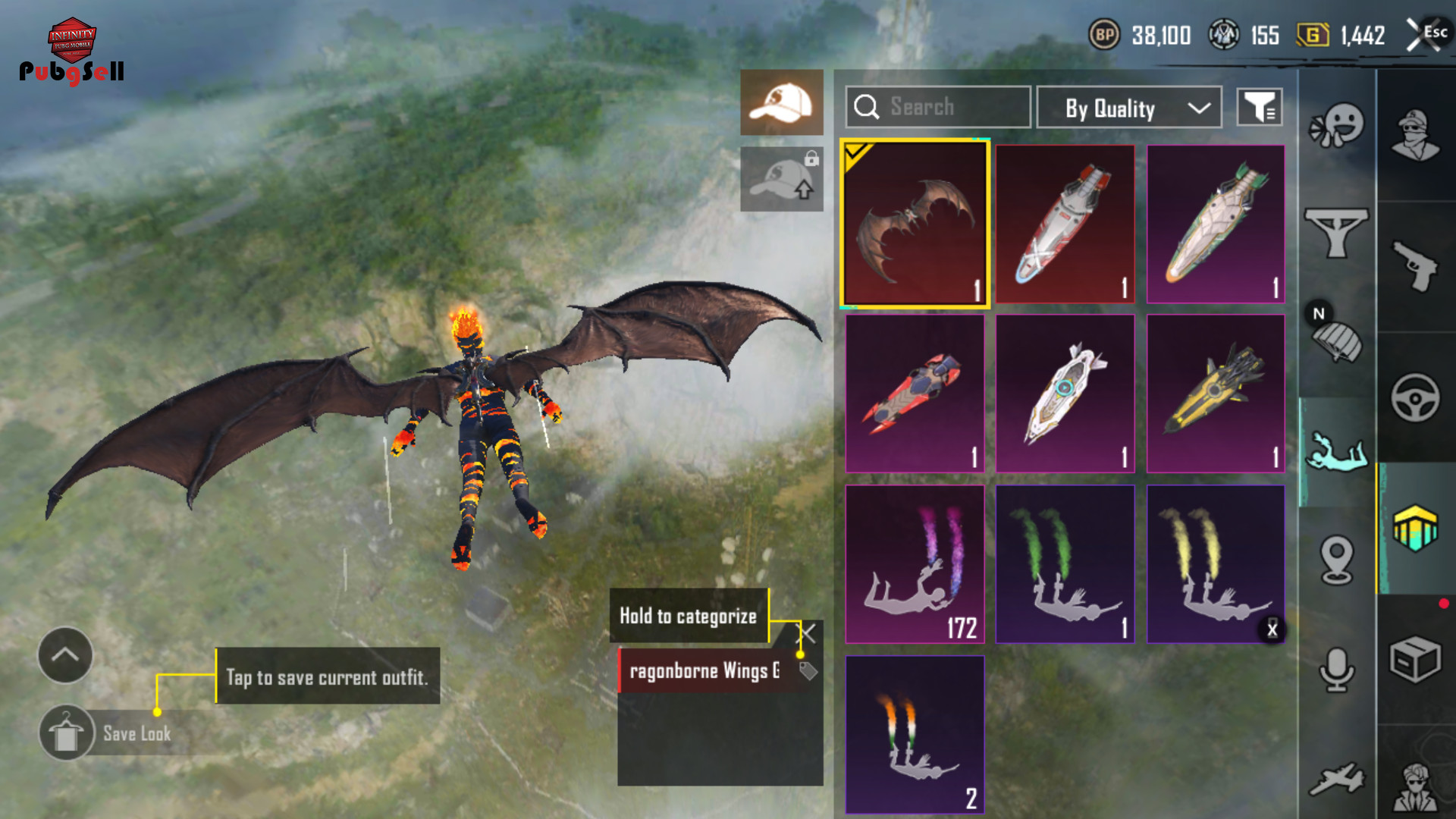Choose the green smoke trail item
Image resolution: width=1456 pixels, height=819 pixels.
point(1065,564)
